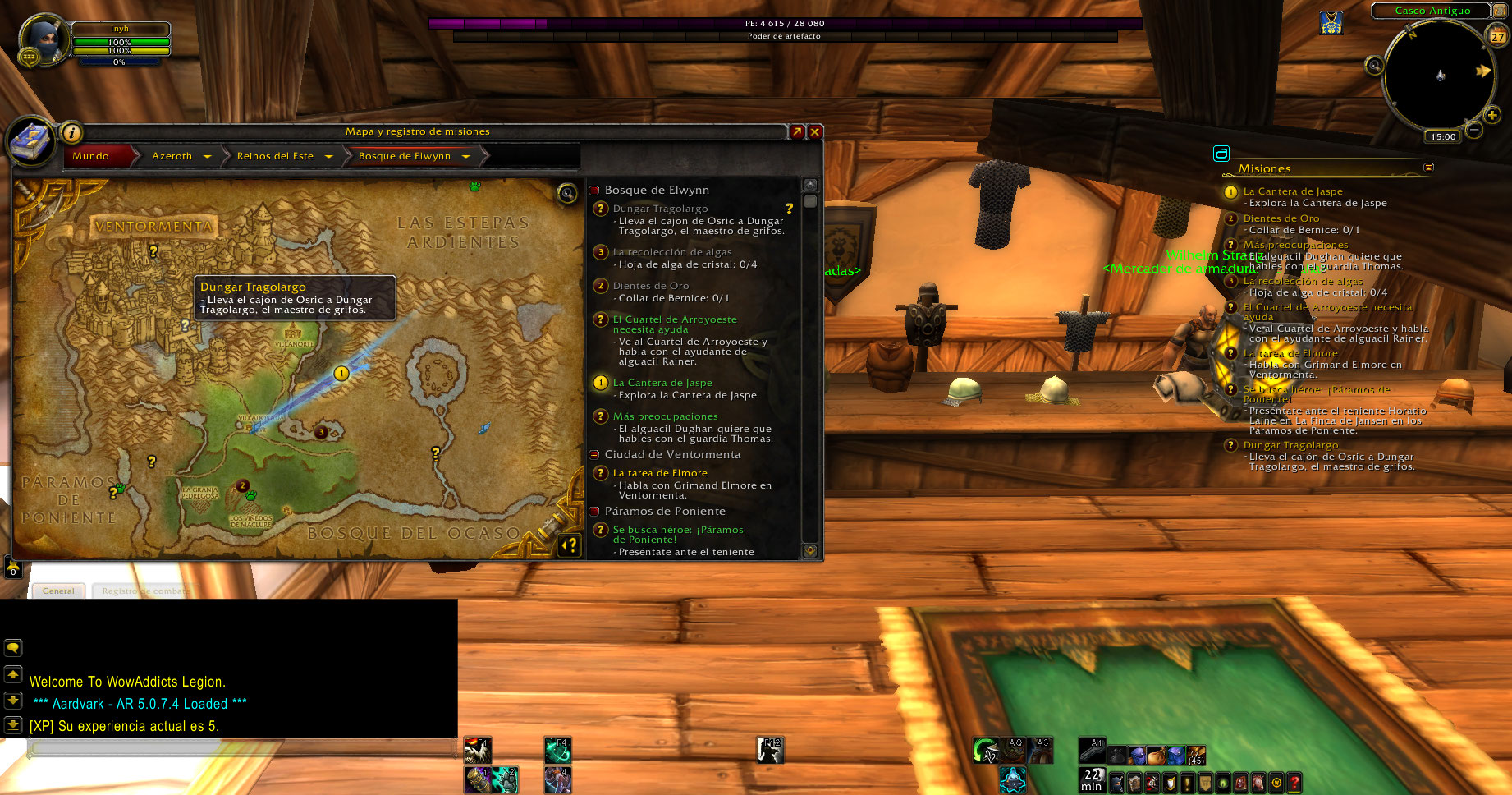Switch to the Registro de combate tab
The image size is (1512, 795).
click(144, 591)
